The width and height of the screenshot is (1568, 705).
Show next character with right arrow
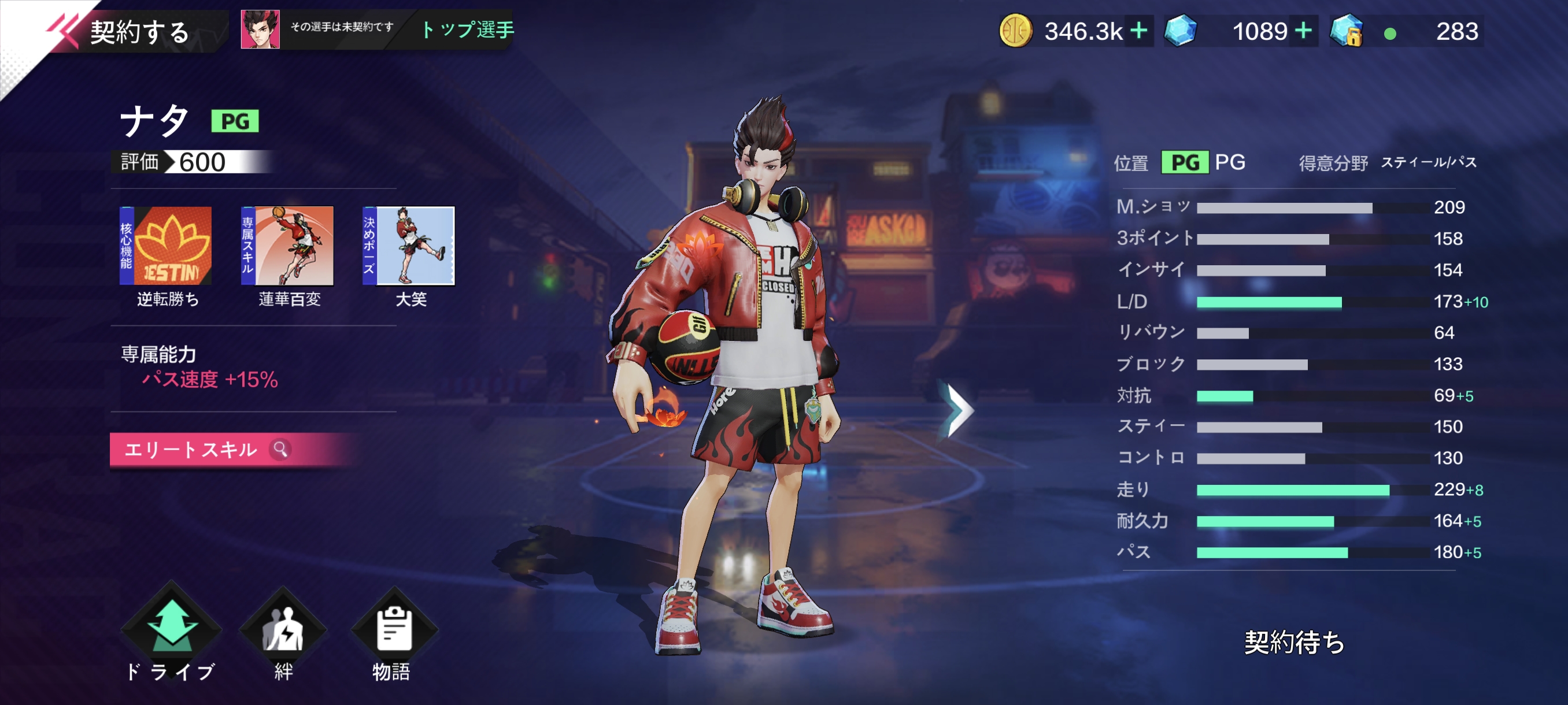[957, 411]
